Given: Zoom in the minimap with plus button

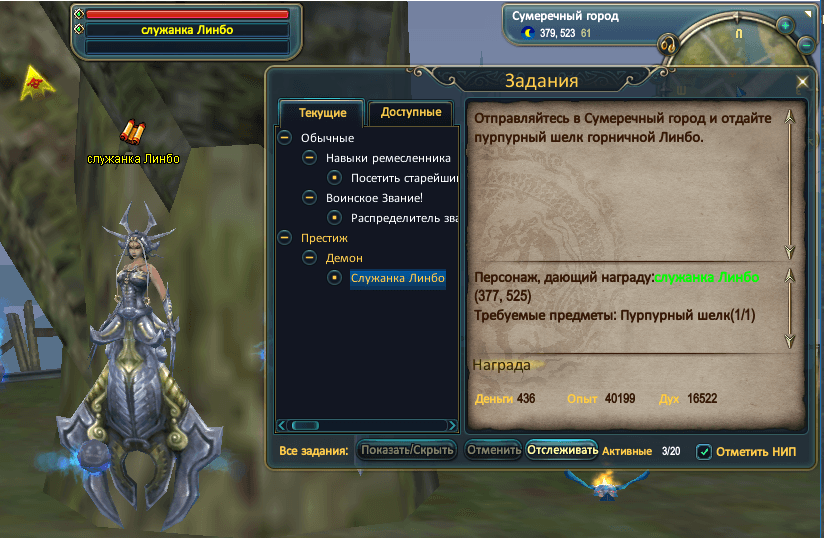Looking at the screenshot, I should pos(785,24).
